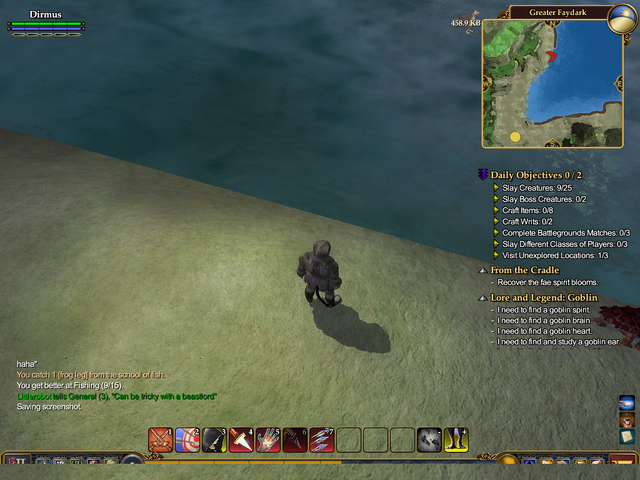This screenshot has width=640, height=480.
Task: Use the triple blades ability
Action: [x=322, y=439]
